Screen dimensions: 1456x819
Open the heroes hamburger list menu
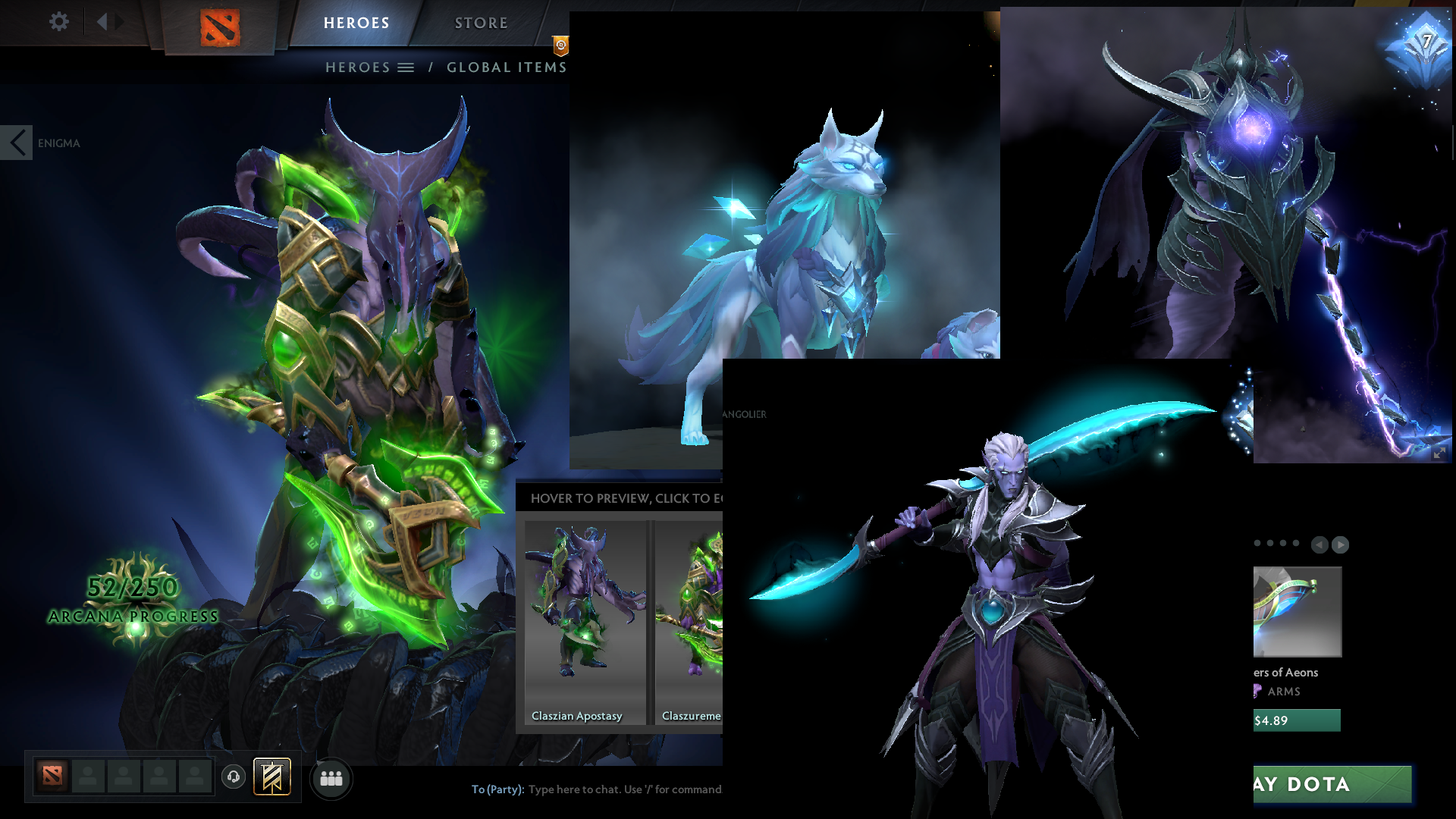(407, 67)
